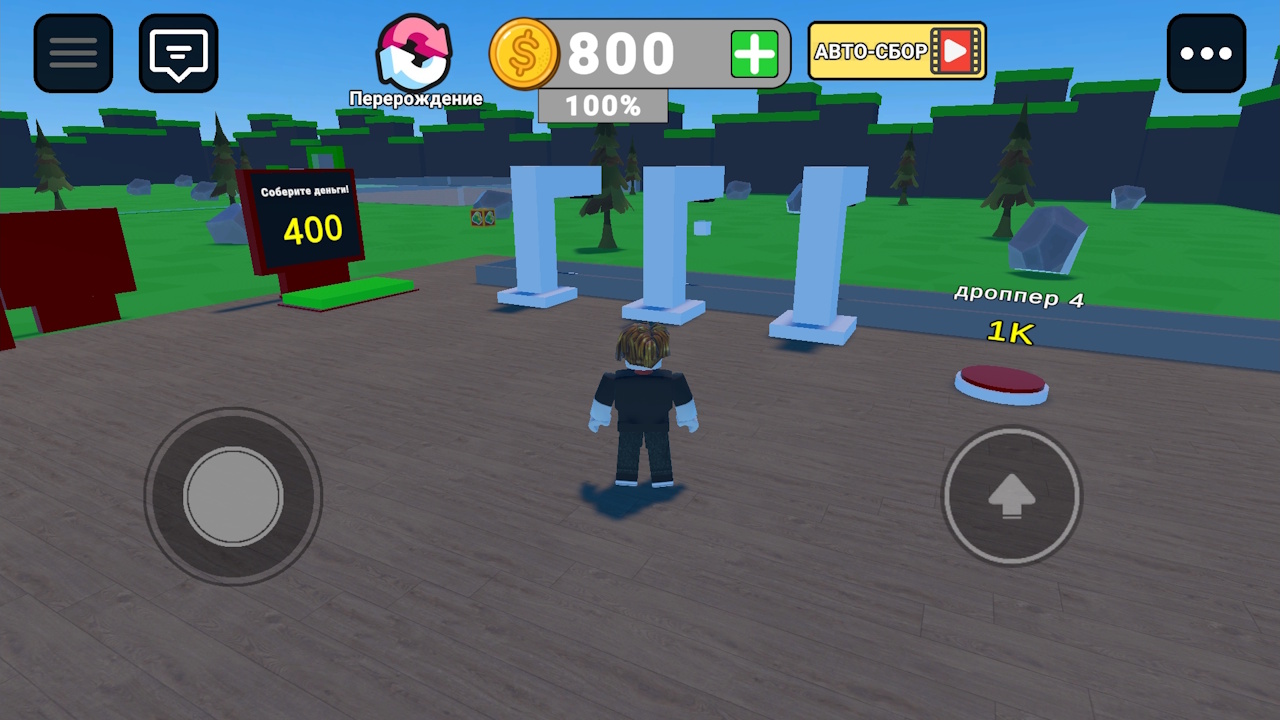The height and width of the screenshot is (720, 1280).
Task: Open the hamburger menu icon
Action: (x=72, y=52)
